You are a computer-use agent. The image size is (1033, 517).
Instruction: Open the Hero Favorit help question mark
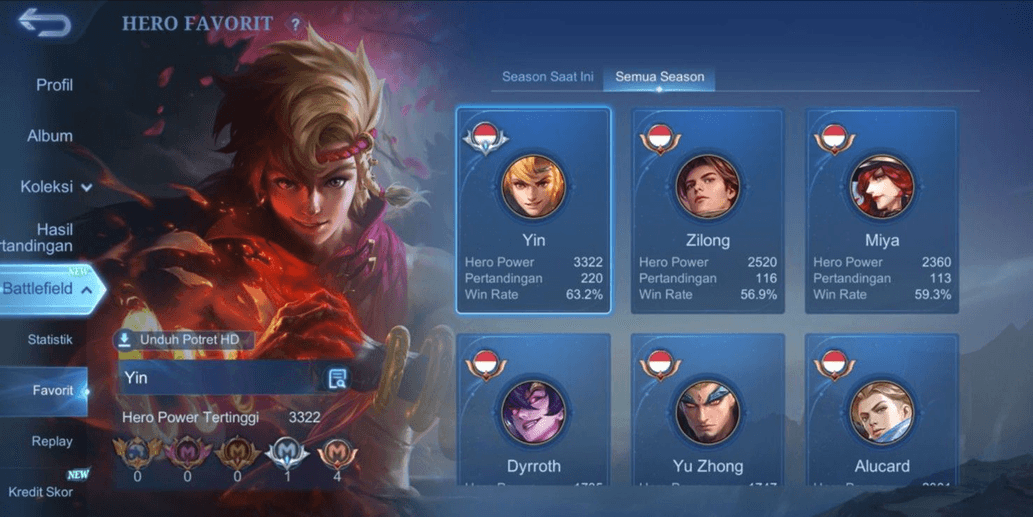[295, 25]
